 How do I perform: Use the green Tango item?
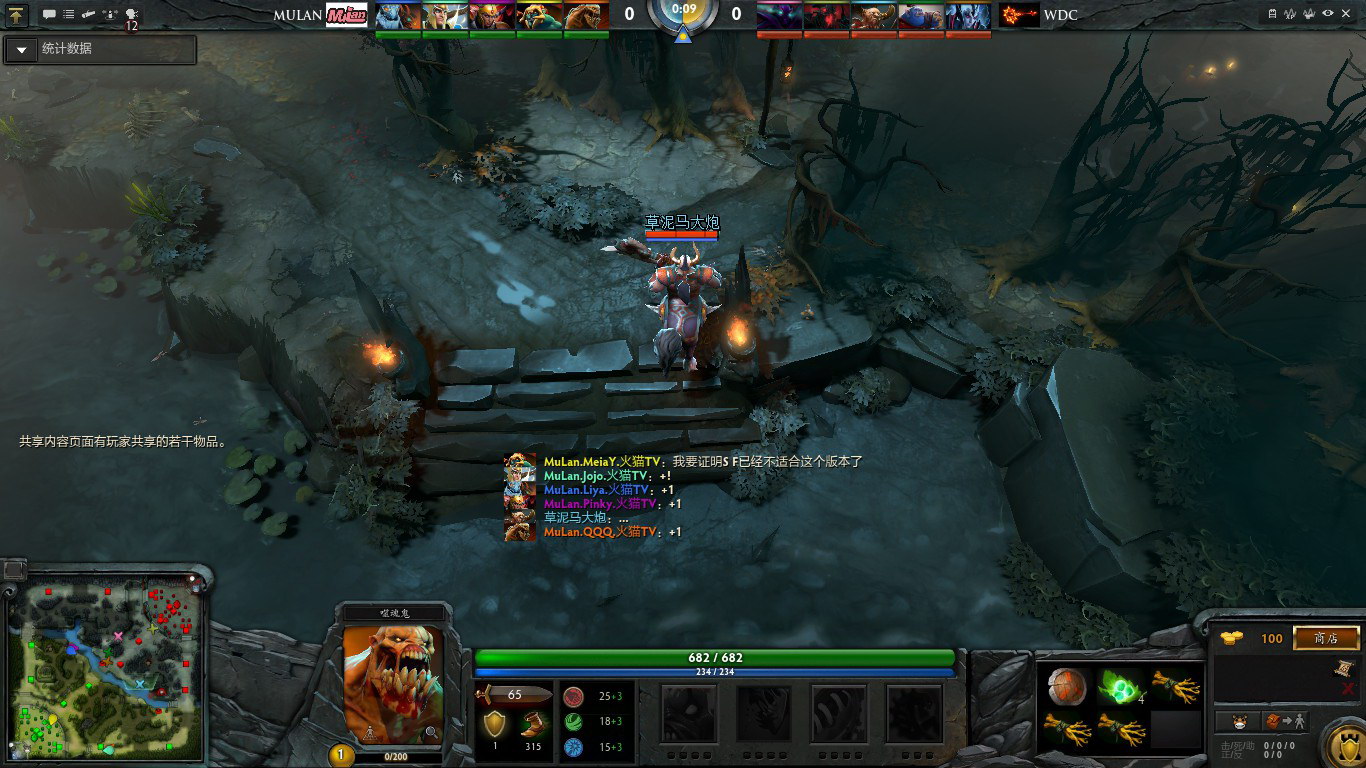tap(1121, 686)
